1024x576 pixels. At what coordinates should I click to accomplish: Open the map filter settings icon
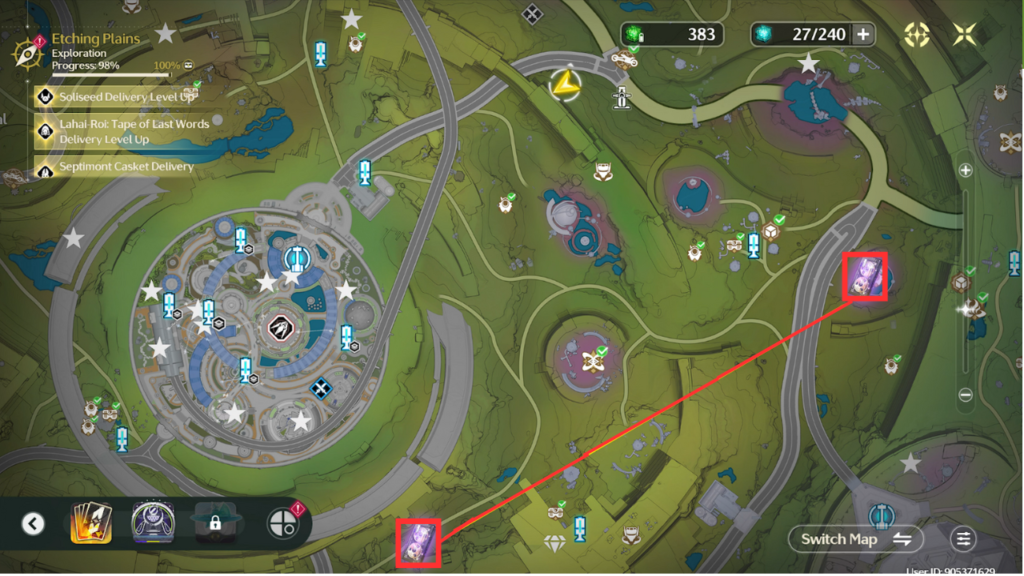963,539
